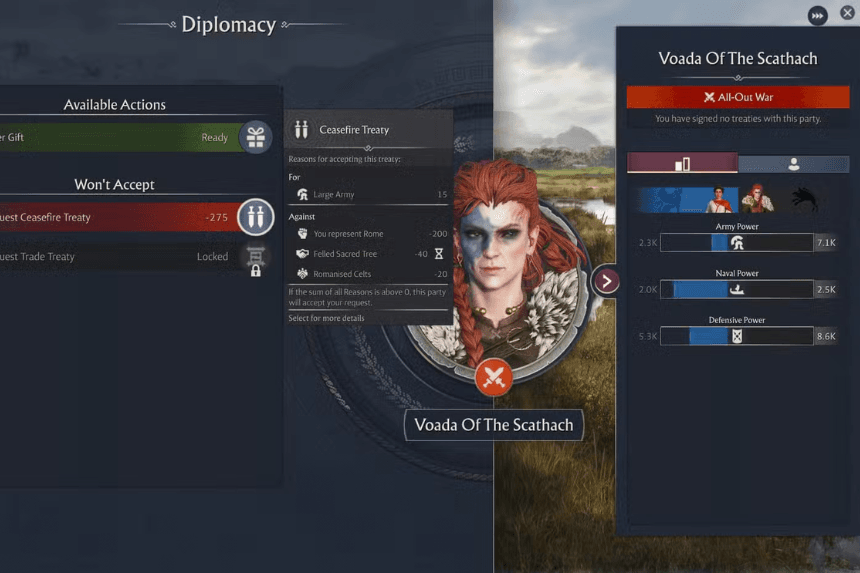Select the Roman leader portrait thumbnail

717,200
